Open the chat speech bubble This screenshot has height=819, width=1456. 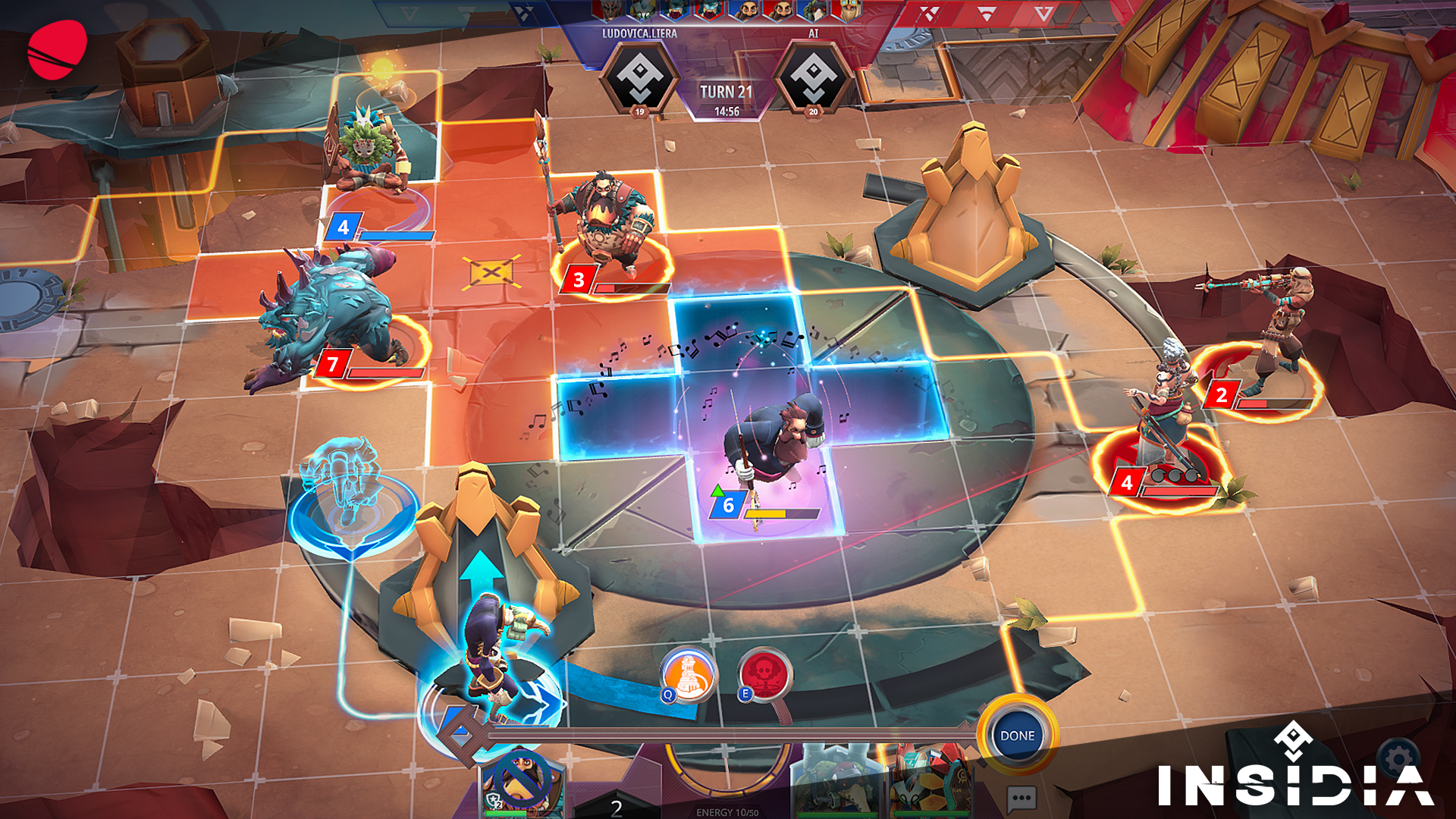pyautogui.click(x=1021, y=799)
